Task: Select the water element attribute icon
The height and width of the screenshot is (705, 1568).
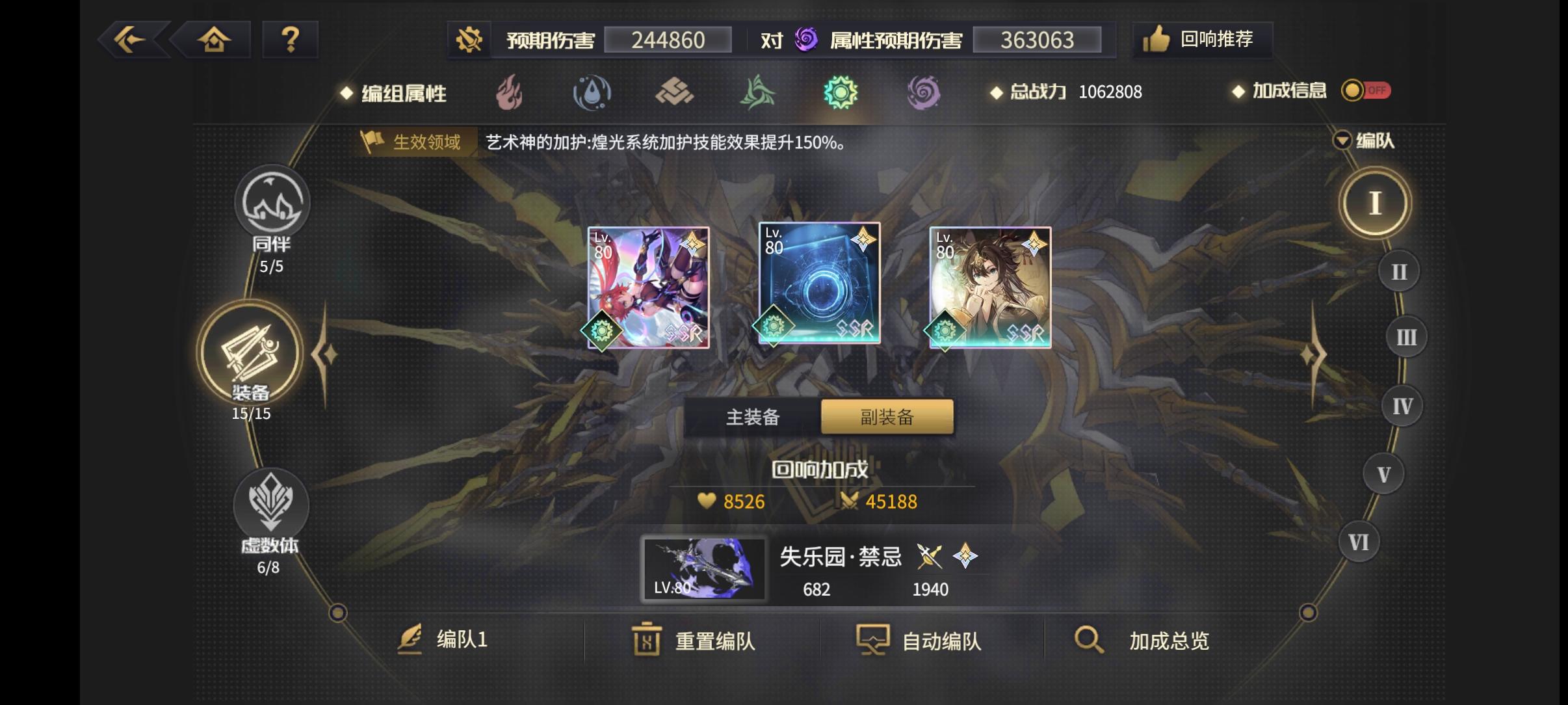Action: coord(592,92)
